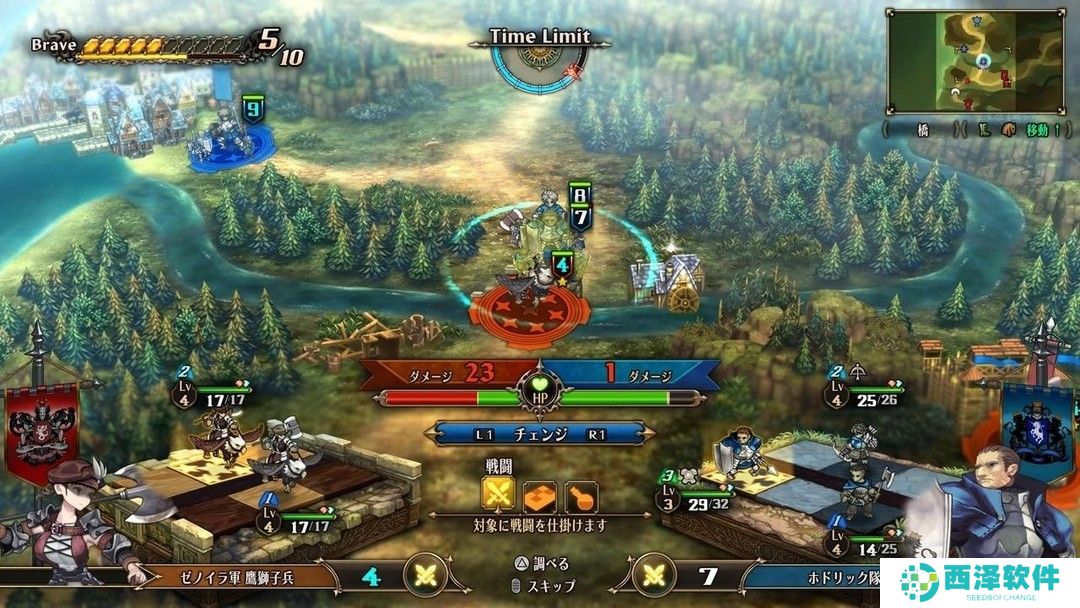Open the minimap in the corner
1080x608 pixels.
(975, 60)
